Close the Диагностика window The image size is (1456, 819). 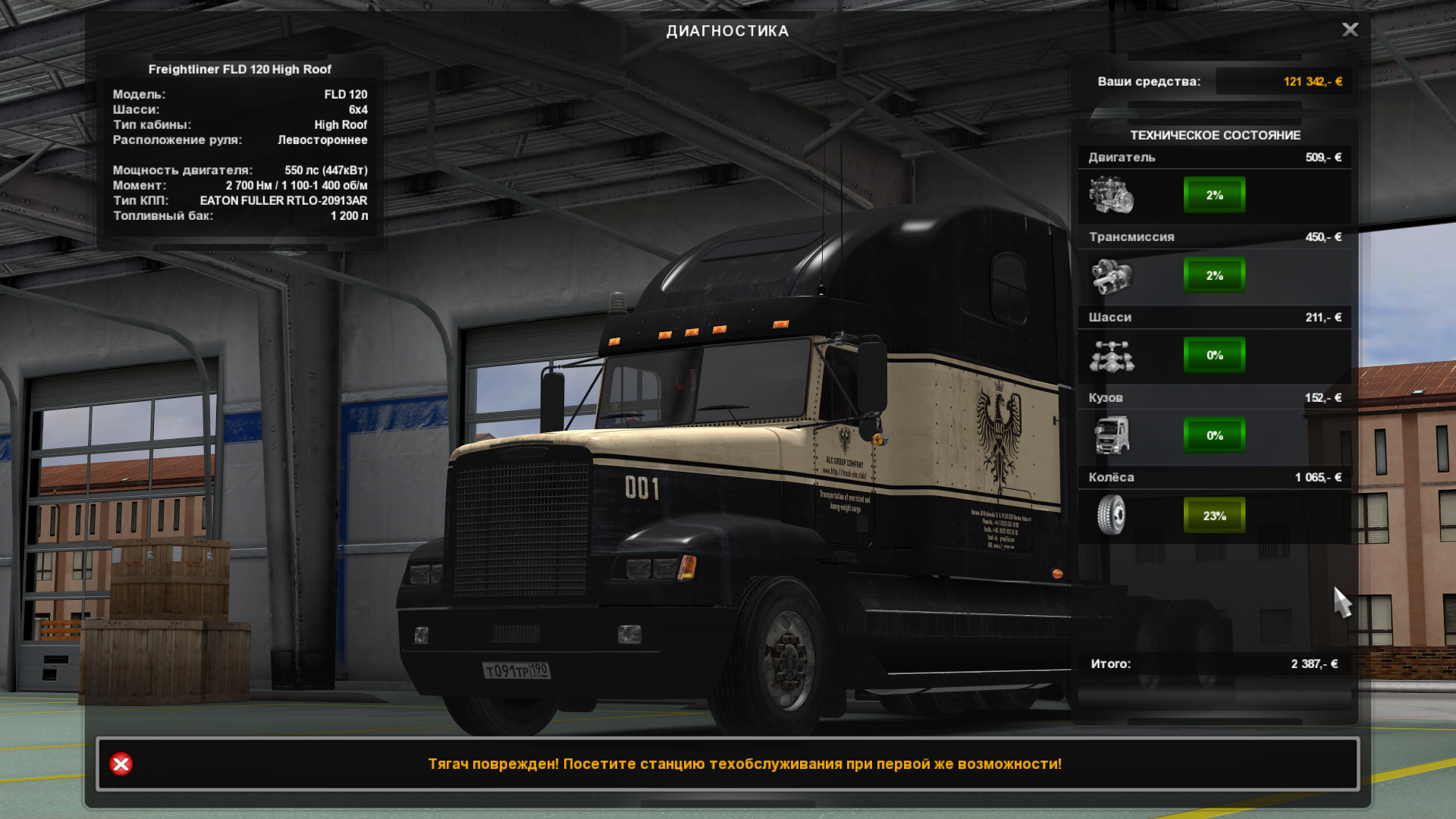pos(1350,30)
